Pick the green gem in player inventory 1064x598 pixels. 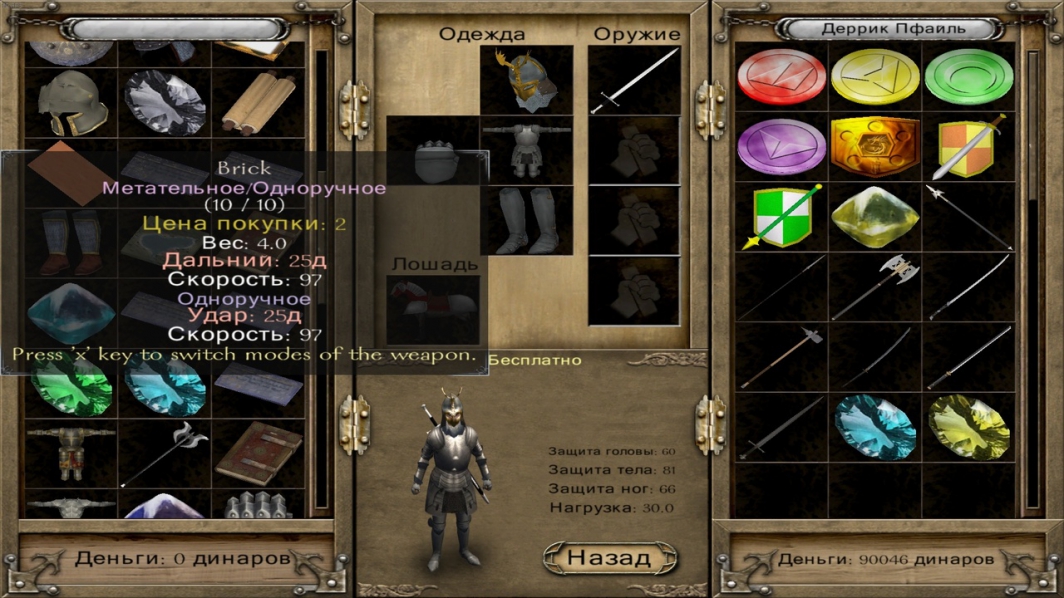tap(70, 386)
